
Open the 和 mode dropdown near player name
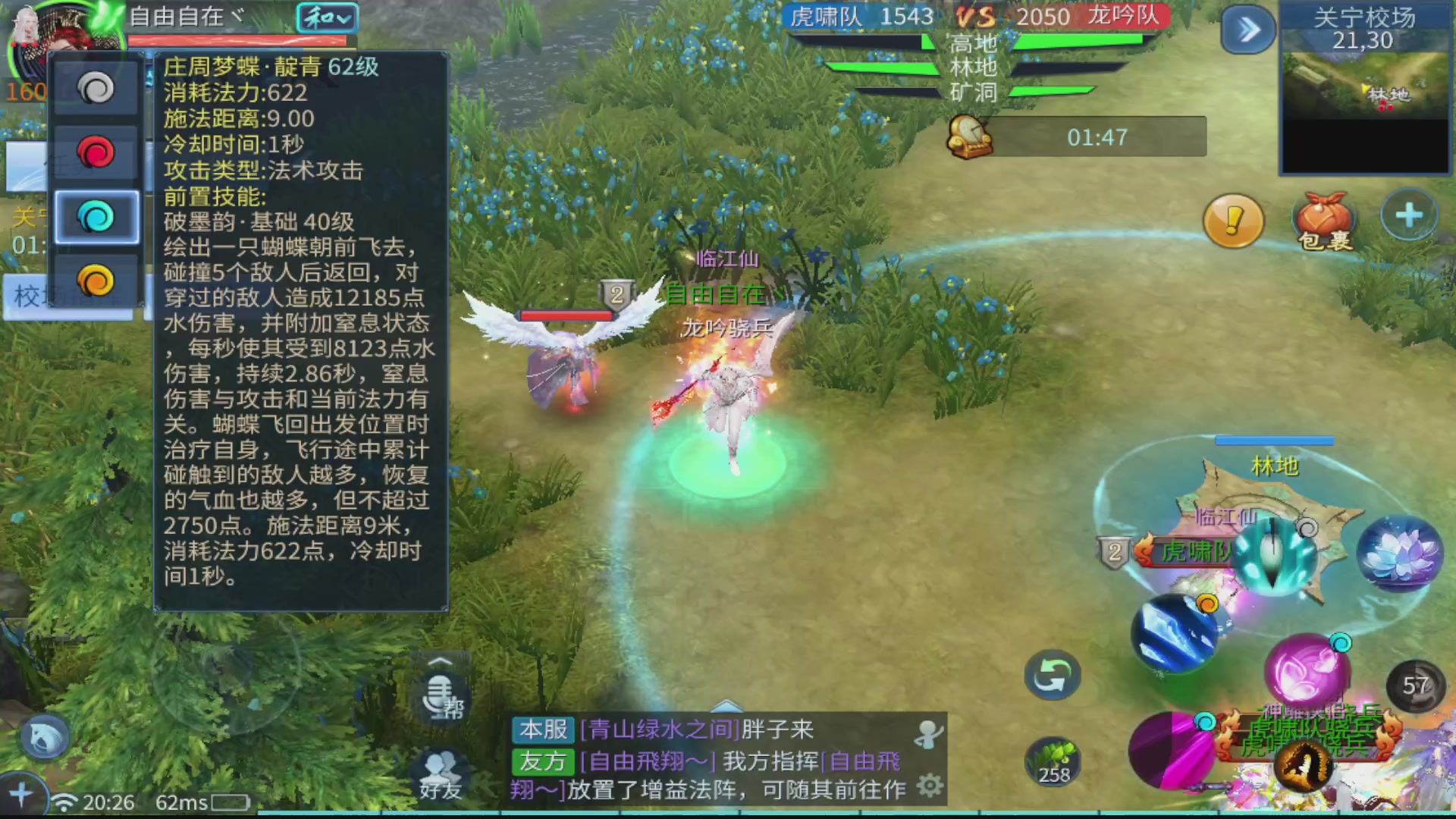(x=328, y=17)
